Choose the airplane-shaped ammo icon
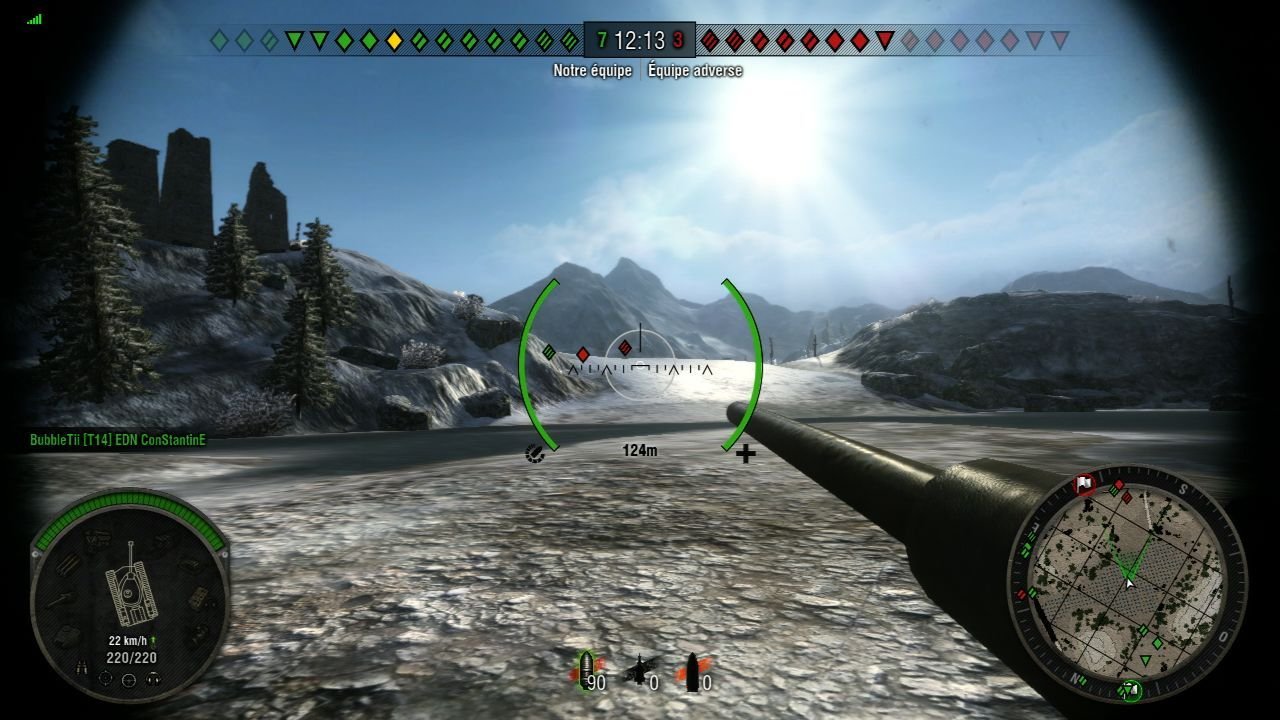Viewport: 1280px width, 720px height. [639, 672]
